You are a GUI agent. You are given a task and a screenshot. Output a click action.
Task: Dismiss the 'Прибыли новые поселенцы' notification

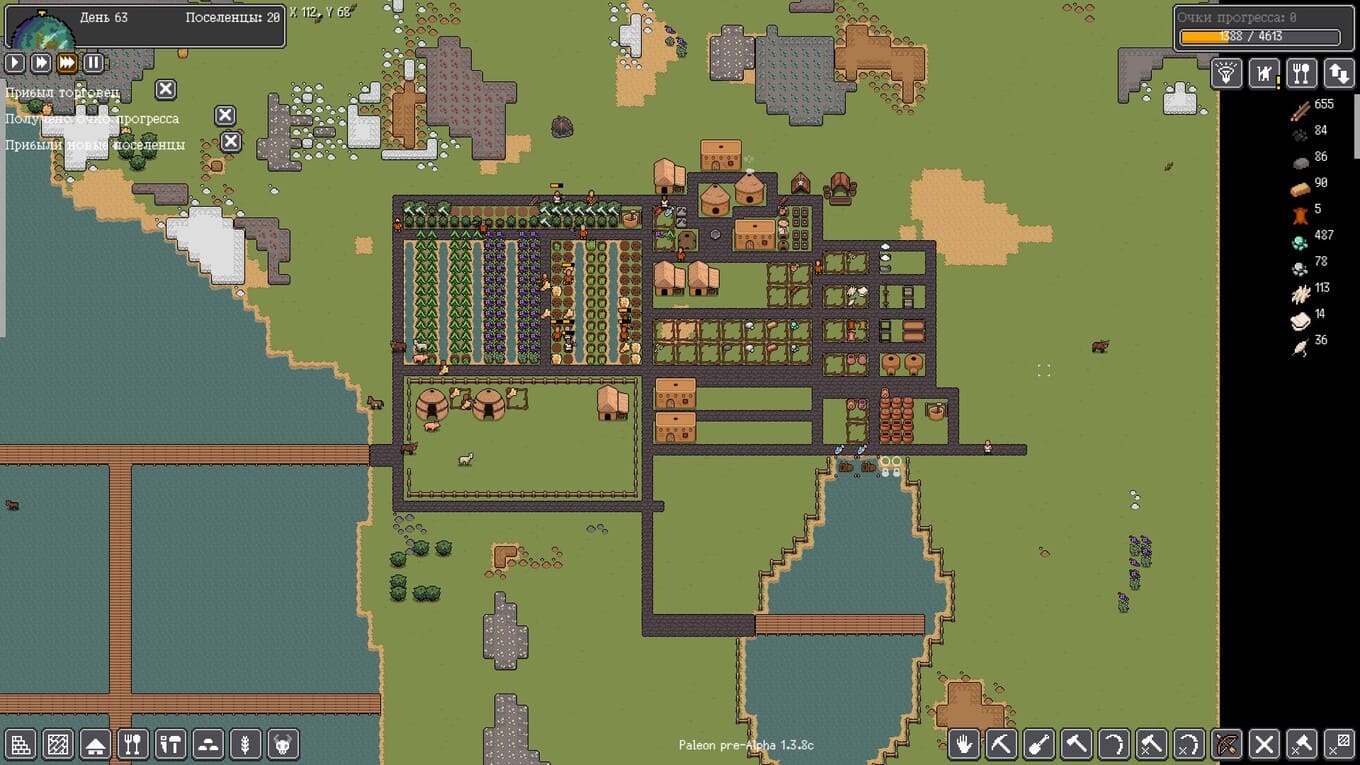[x=231, y=142]
